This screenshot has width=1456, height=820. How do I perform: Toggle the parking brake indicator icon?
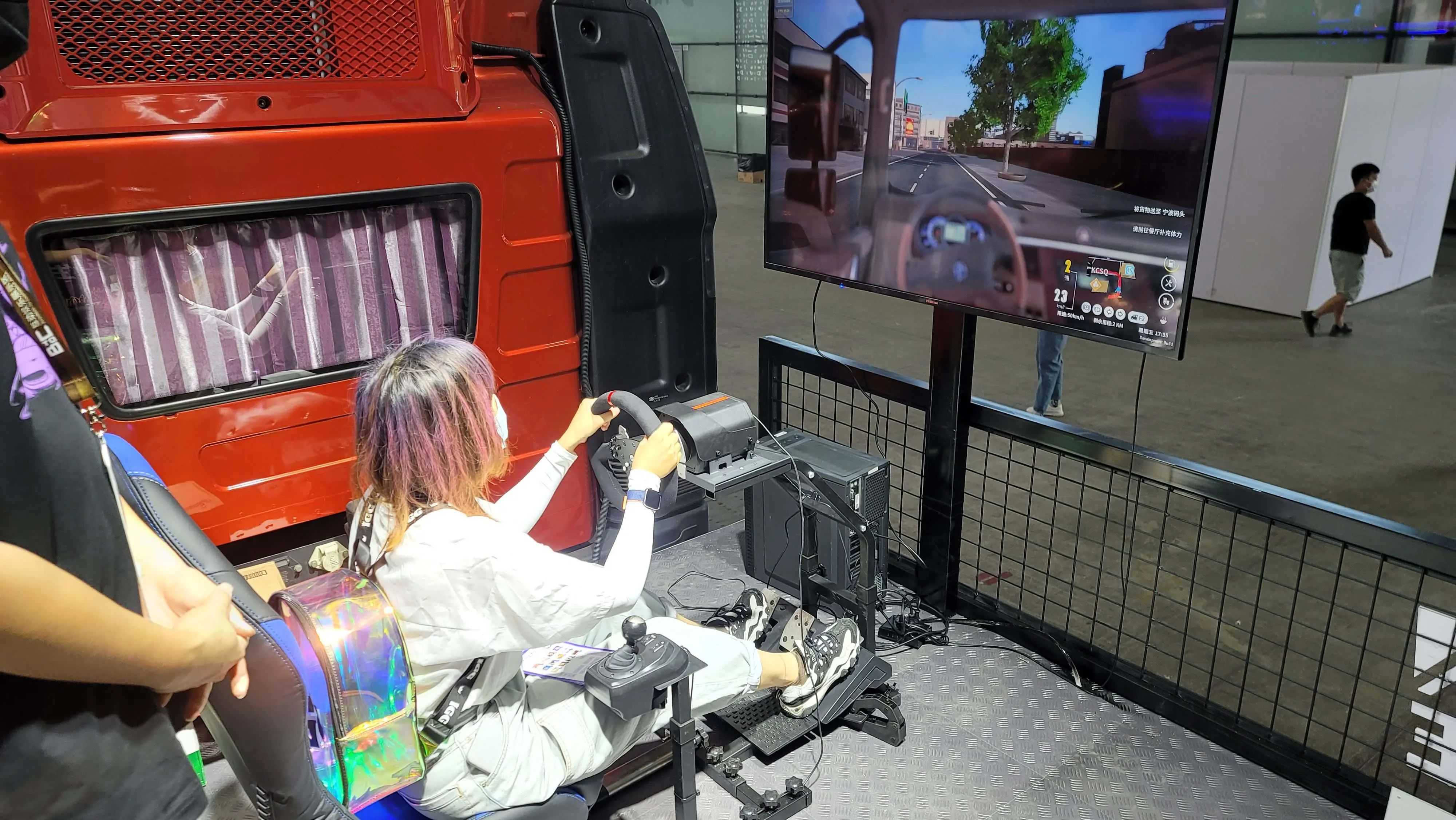pyautogui.click(x=1086, y=308)
